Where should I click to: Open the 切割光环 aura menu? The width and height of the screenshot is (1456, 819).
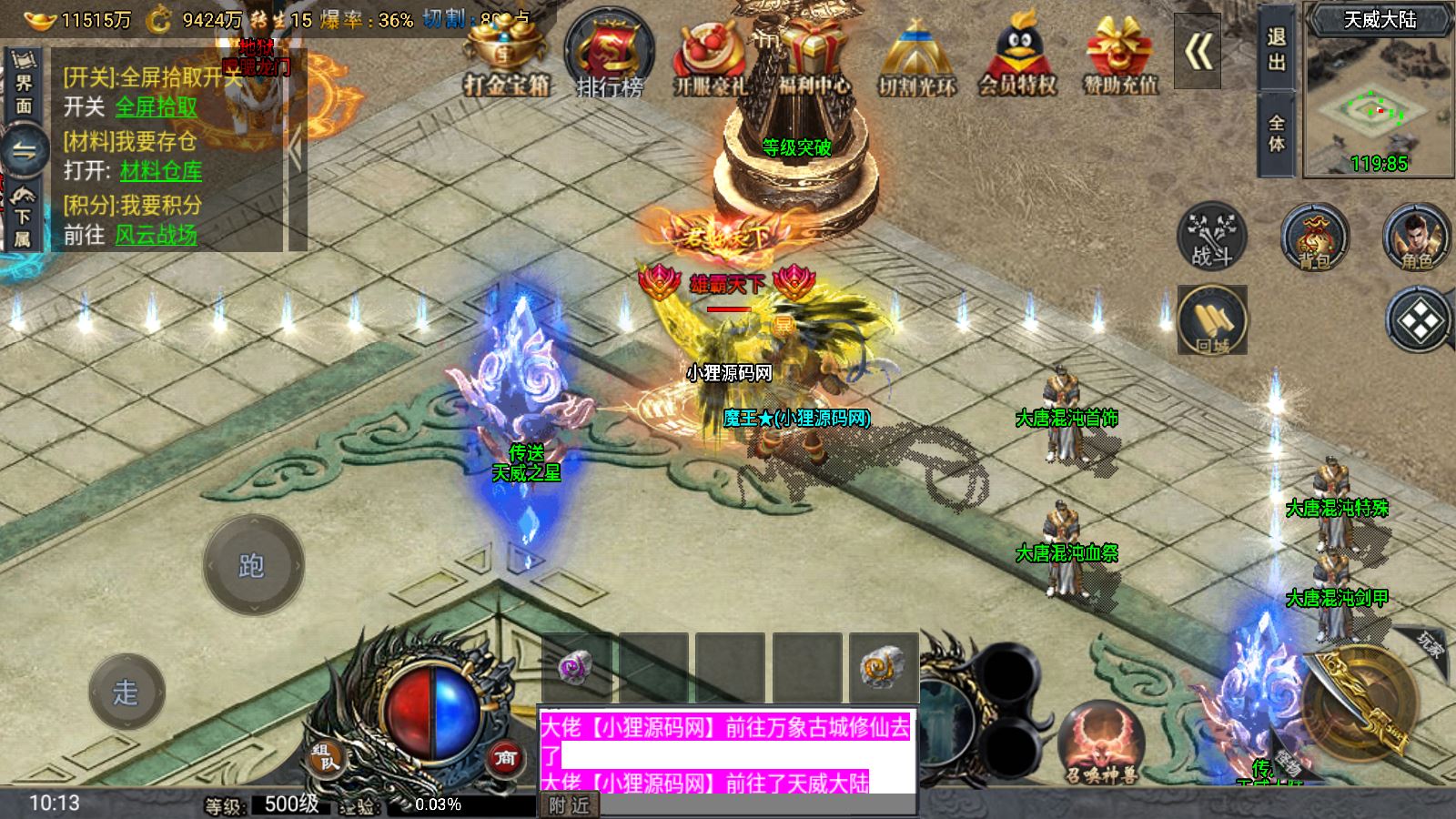point(916,56)
